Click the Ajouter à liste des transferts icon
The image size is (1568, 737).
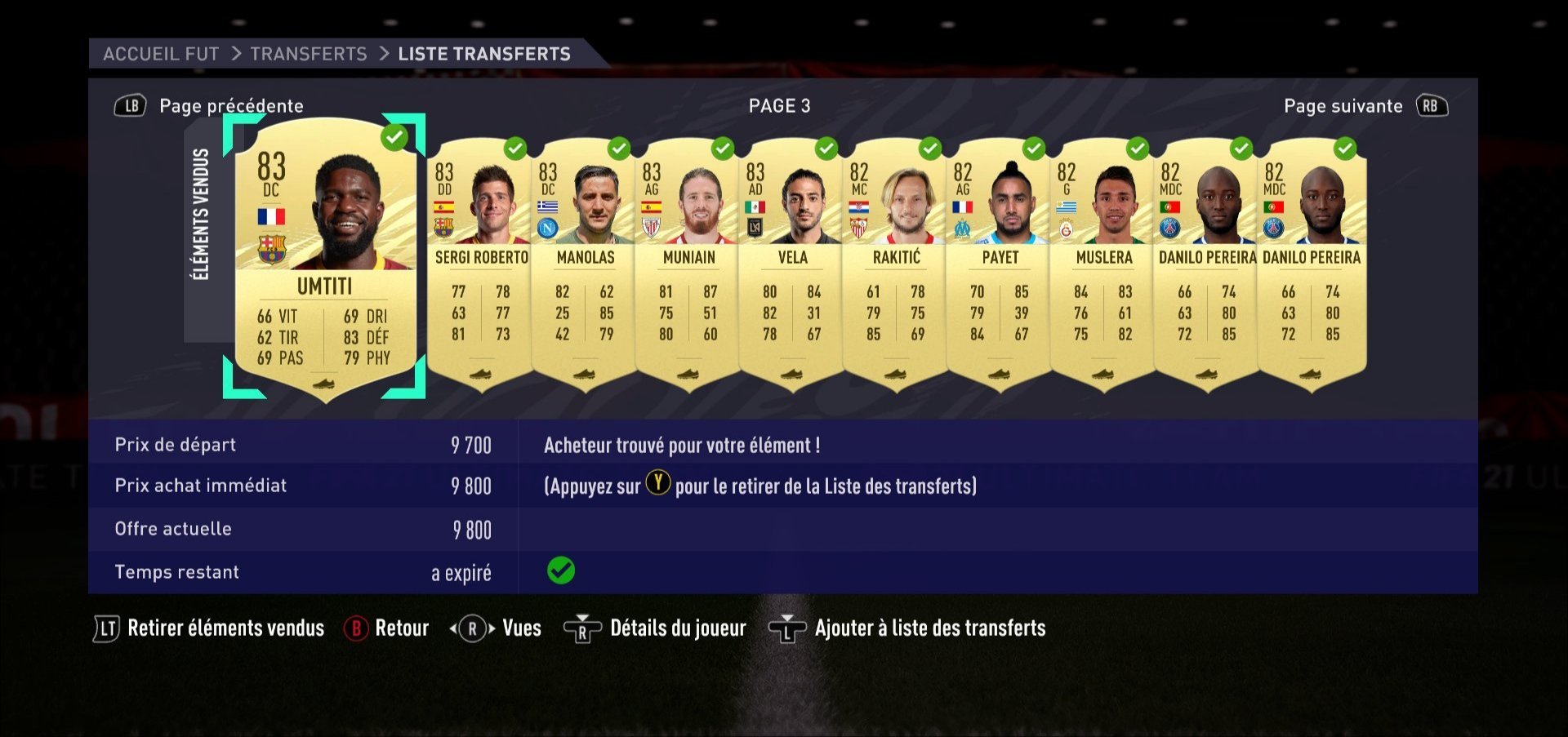coord(786,628)
